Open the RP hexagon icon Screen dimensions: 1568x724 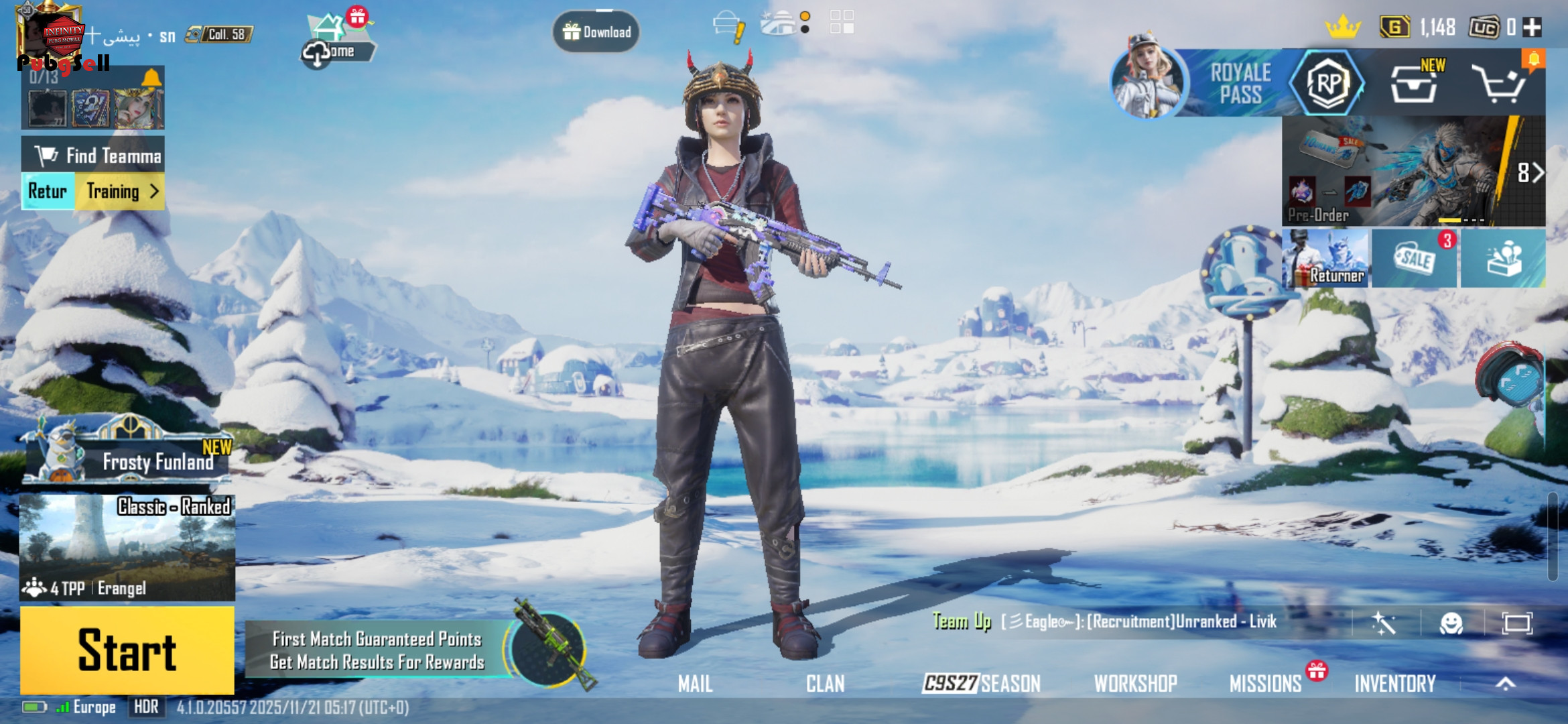point(1327,83)
